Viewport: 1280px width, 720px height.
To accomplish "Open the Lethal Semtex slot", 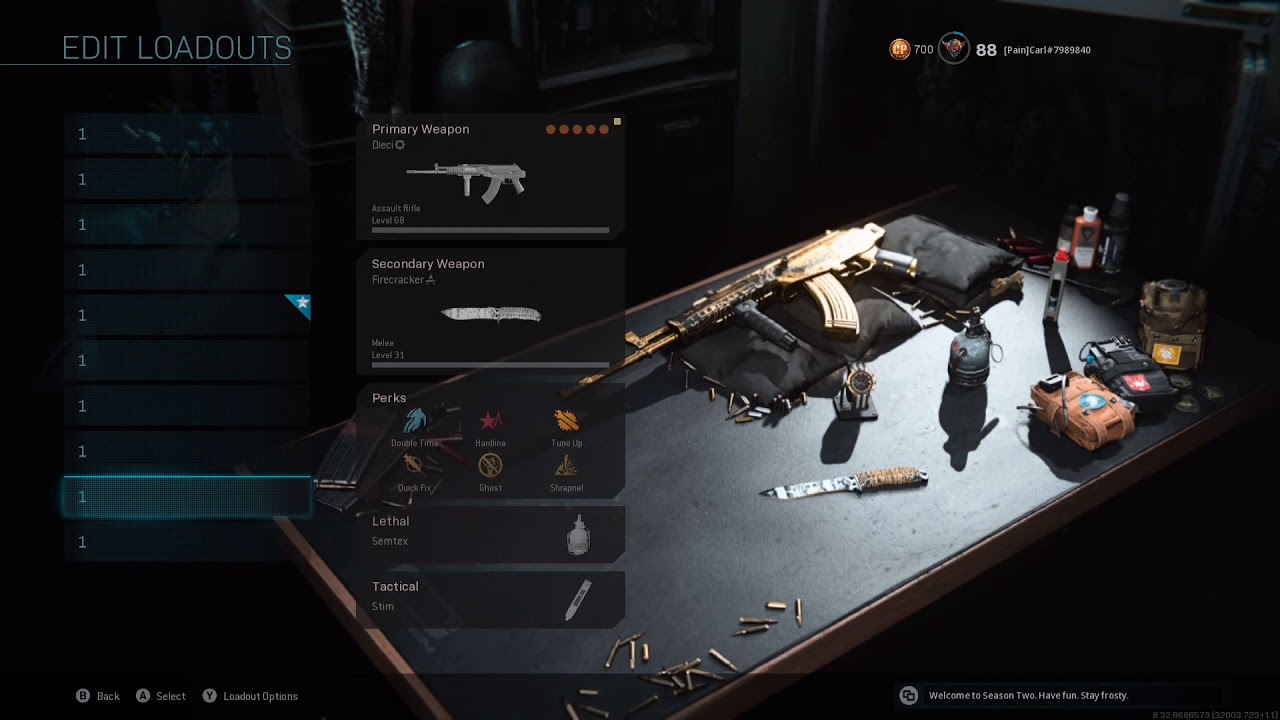I will (490, 533).
